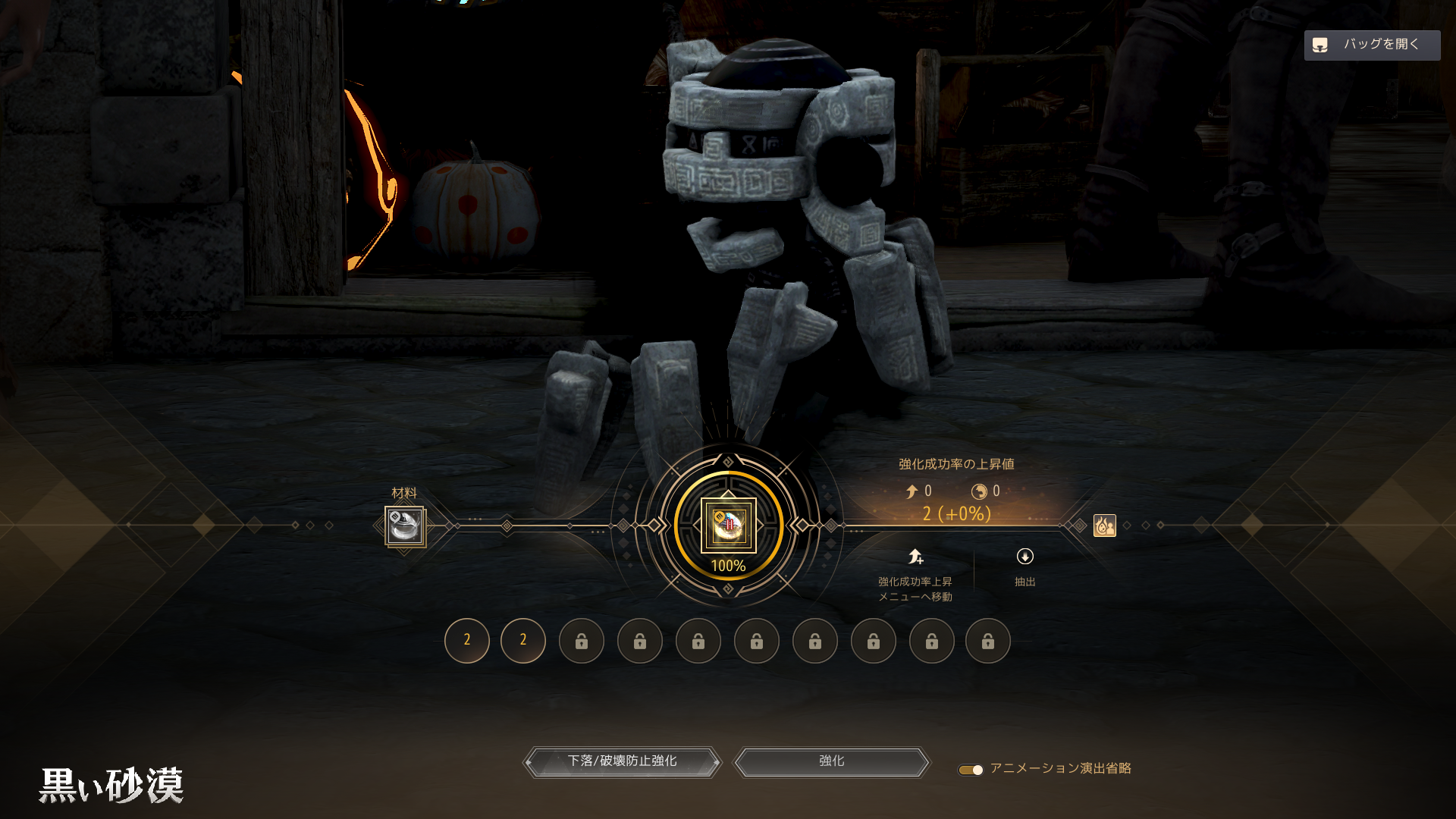The width and height of the screenshot is (1456, 819).
Task: Choose 下落/破壊防止強化 protected enhancement
Action: 622,761
